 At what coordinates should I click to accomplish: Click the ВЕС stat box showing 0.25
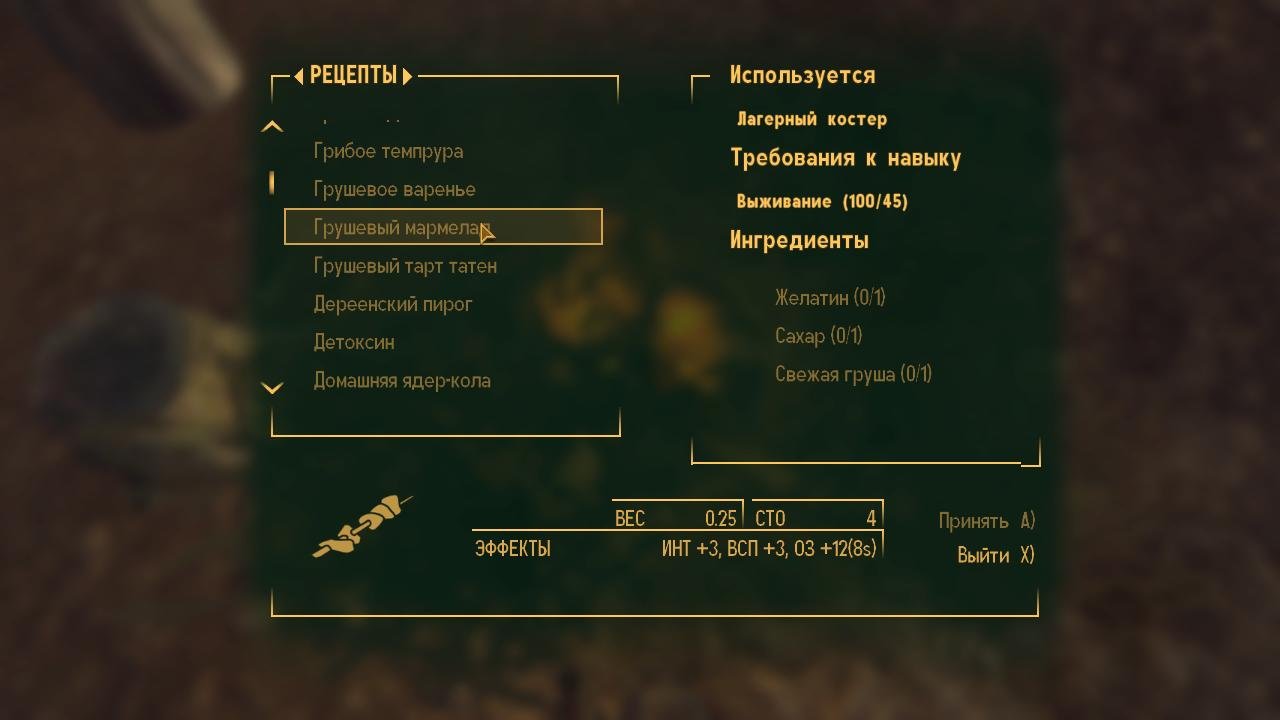coord(677,518)
